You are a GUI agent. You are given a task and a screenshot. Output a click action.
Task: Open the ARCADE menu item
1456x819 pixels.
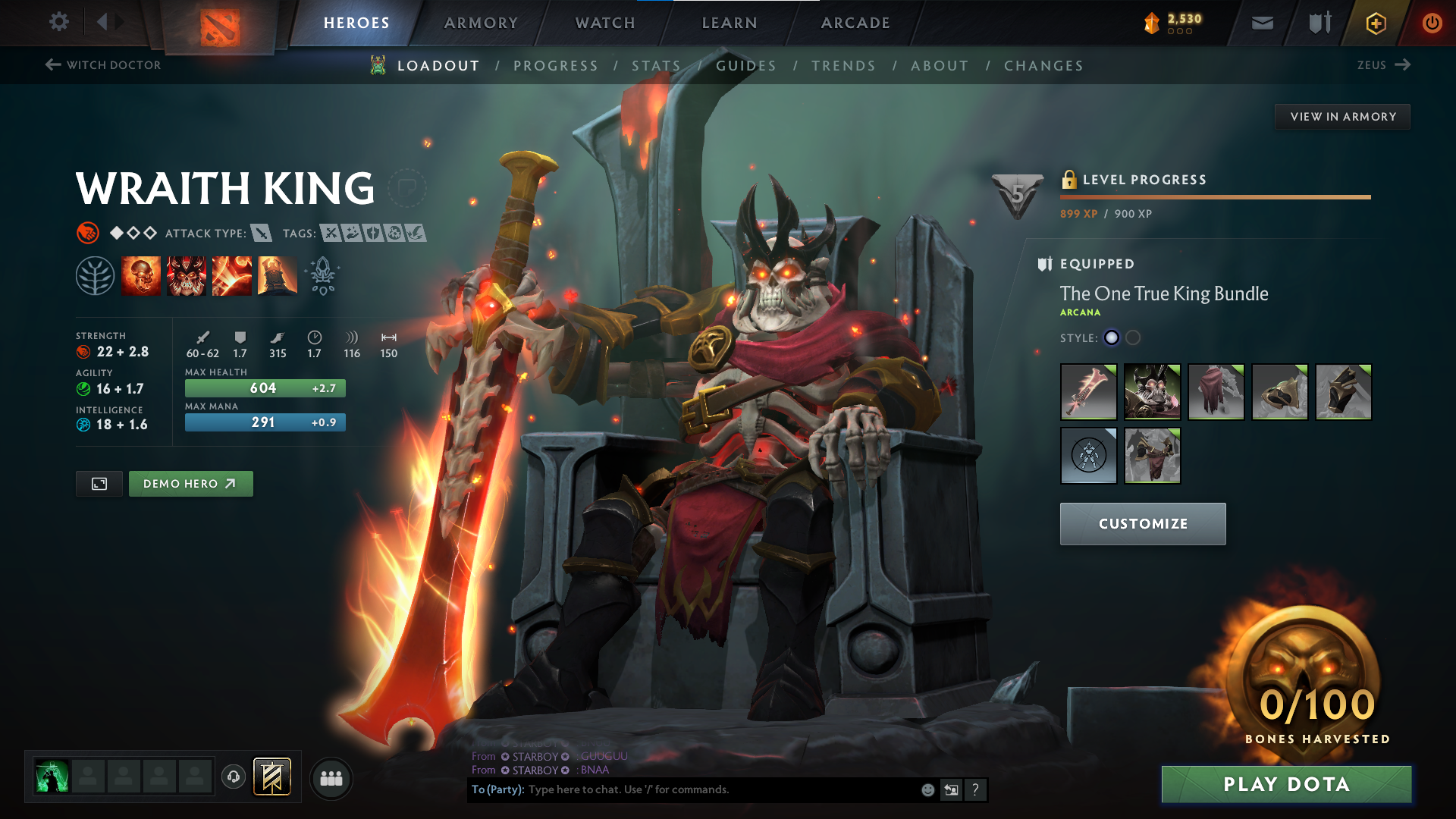(855, 23)
